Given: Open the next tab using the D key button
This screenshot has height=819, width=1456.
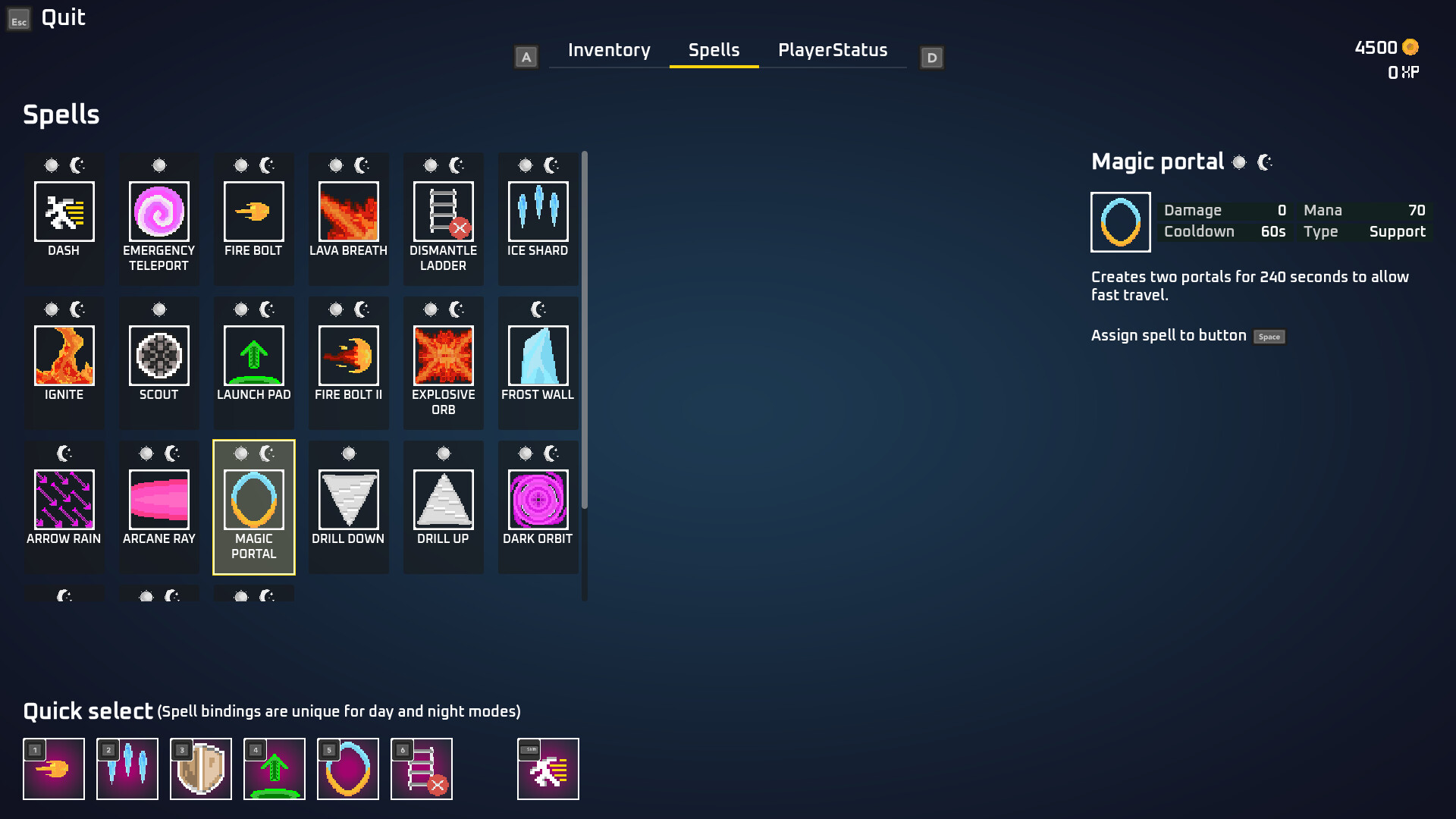Looking at the screenshot, I should (x=931, y=56).
